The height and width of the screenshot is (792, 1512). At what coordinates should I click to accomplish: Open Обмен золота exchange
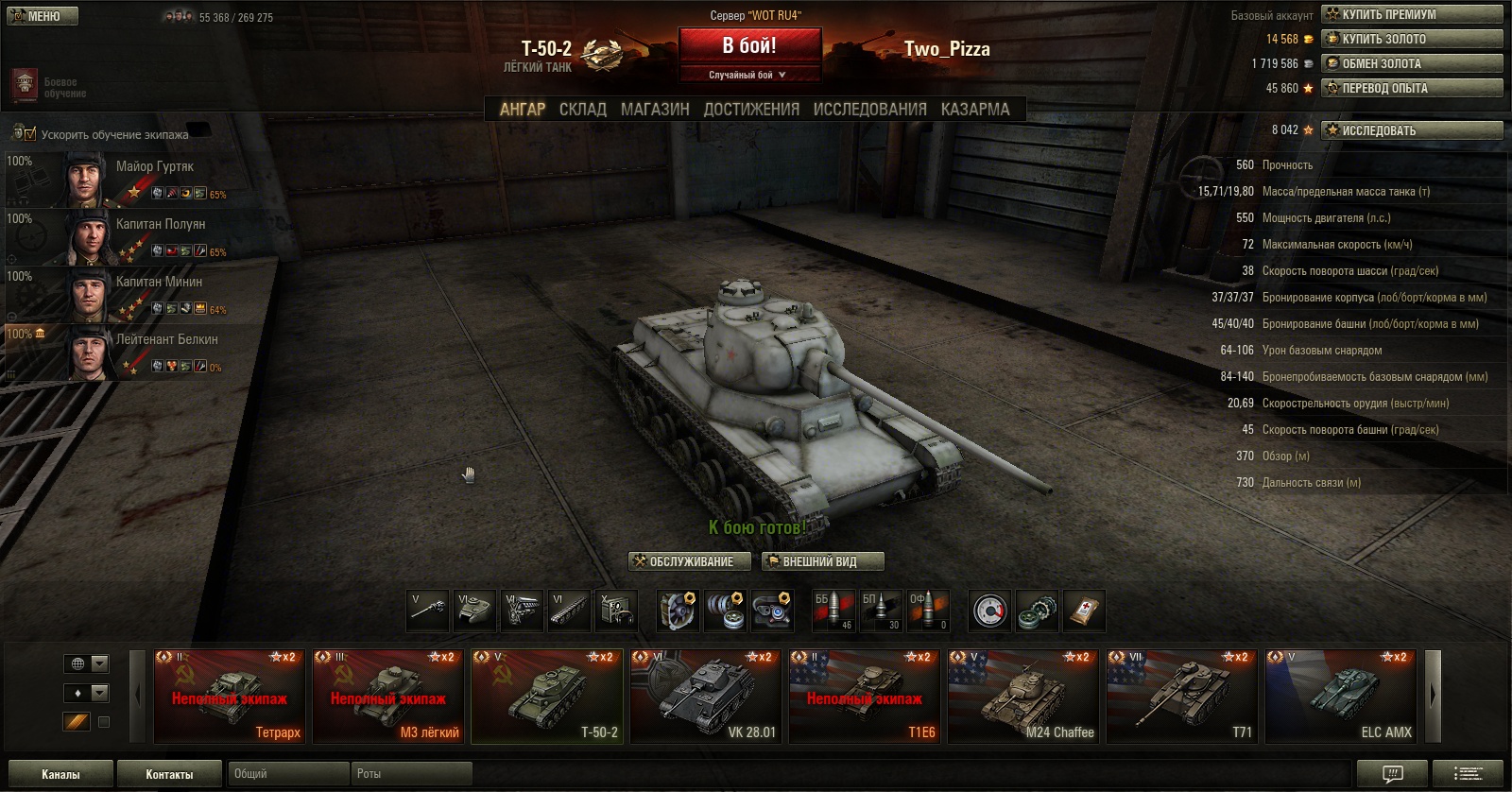[x=1412, y=63]
